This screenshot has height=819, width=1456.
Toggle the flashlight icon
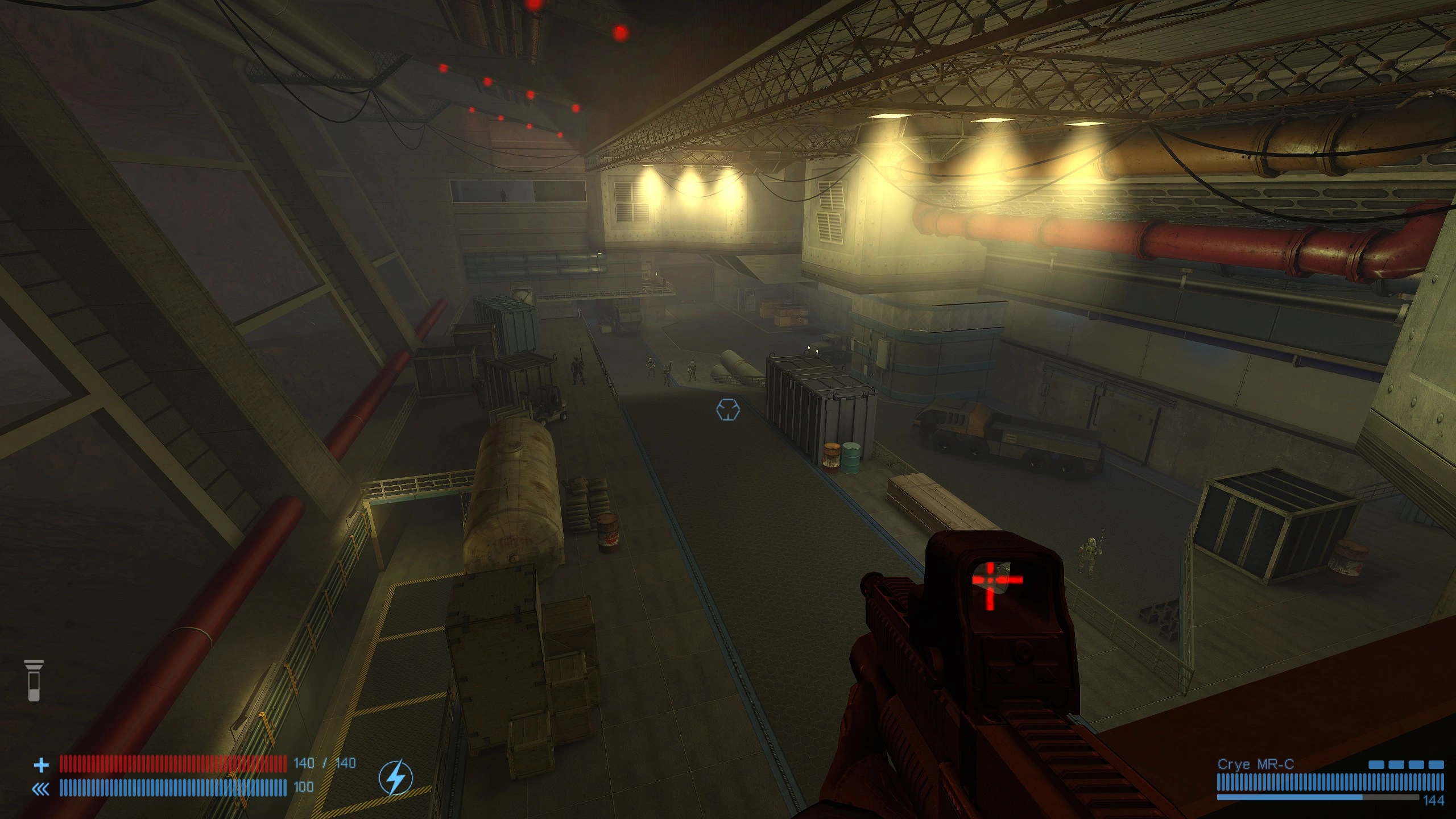[x=34, y=680]
